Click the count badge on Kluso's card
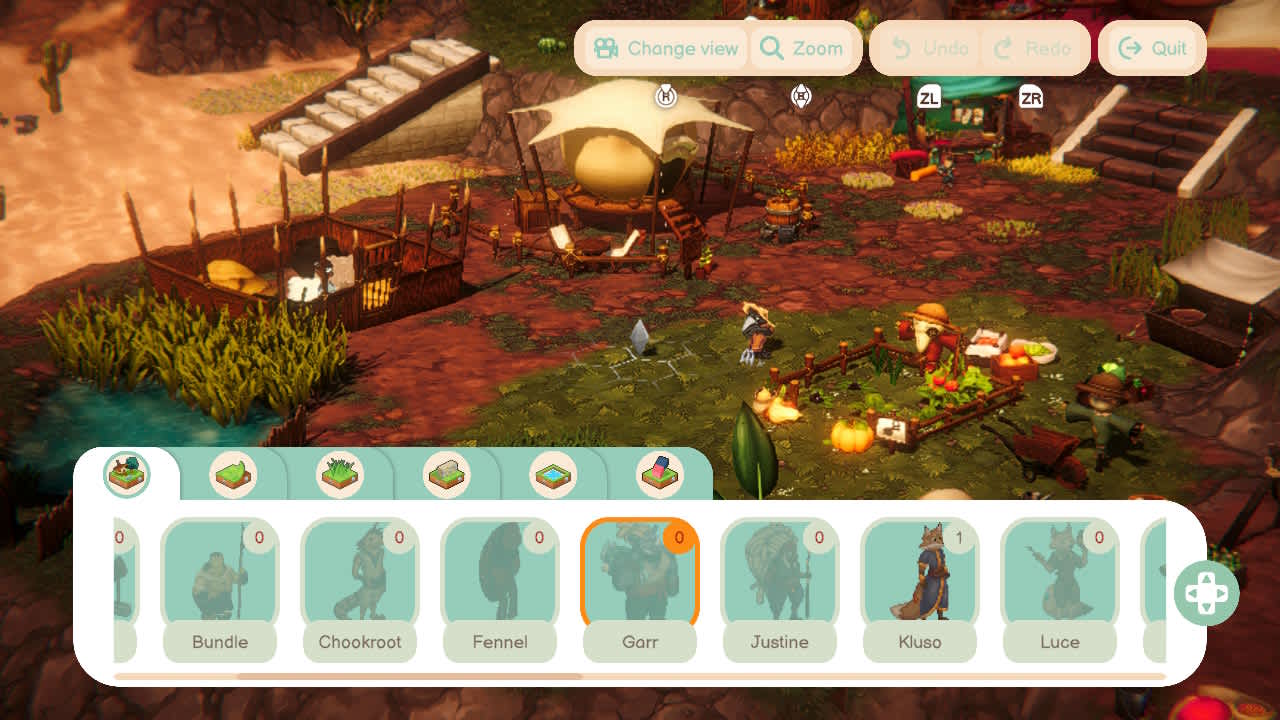The image size is (1280, 720). point(961,537)
